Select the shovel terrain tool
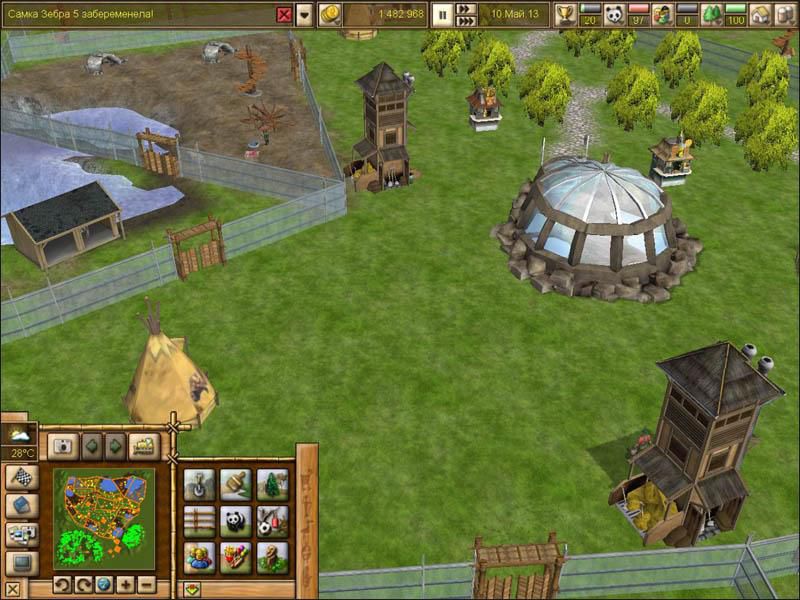Viewport: 800px width, 600px height. click(199, 485)
